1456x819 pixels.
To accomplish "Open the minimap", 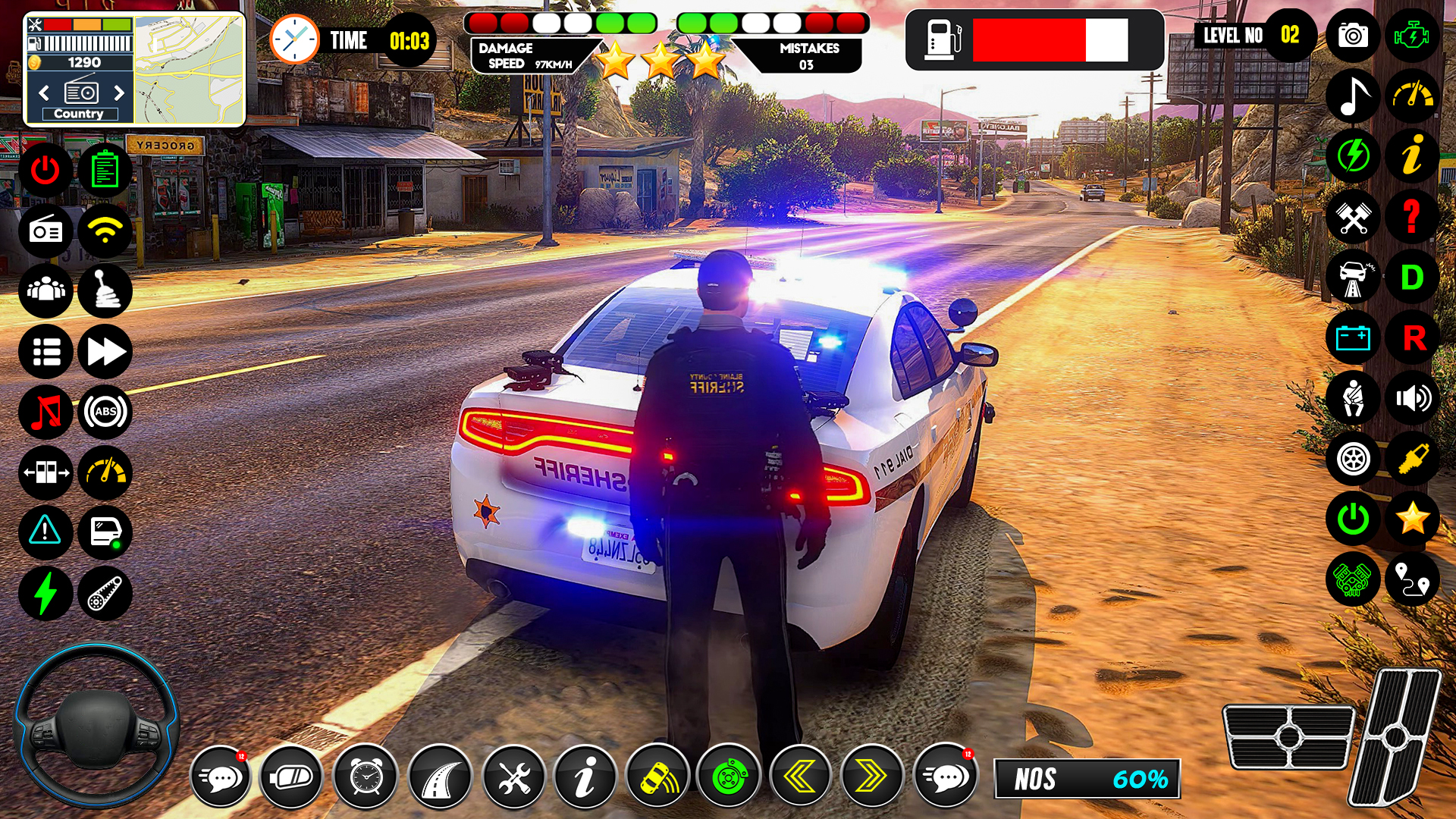I will [x=190, y=69].
